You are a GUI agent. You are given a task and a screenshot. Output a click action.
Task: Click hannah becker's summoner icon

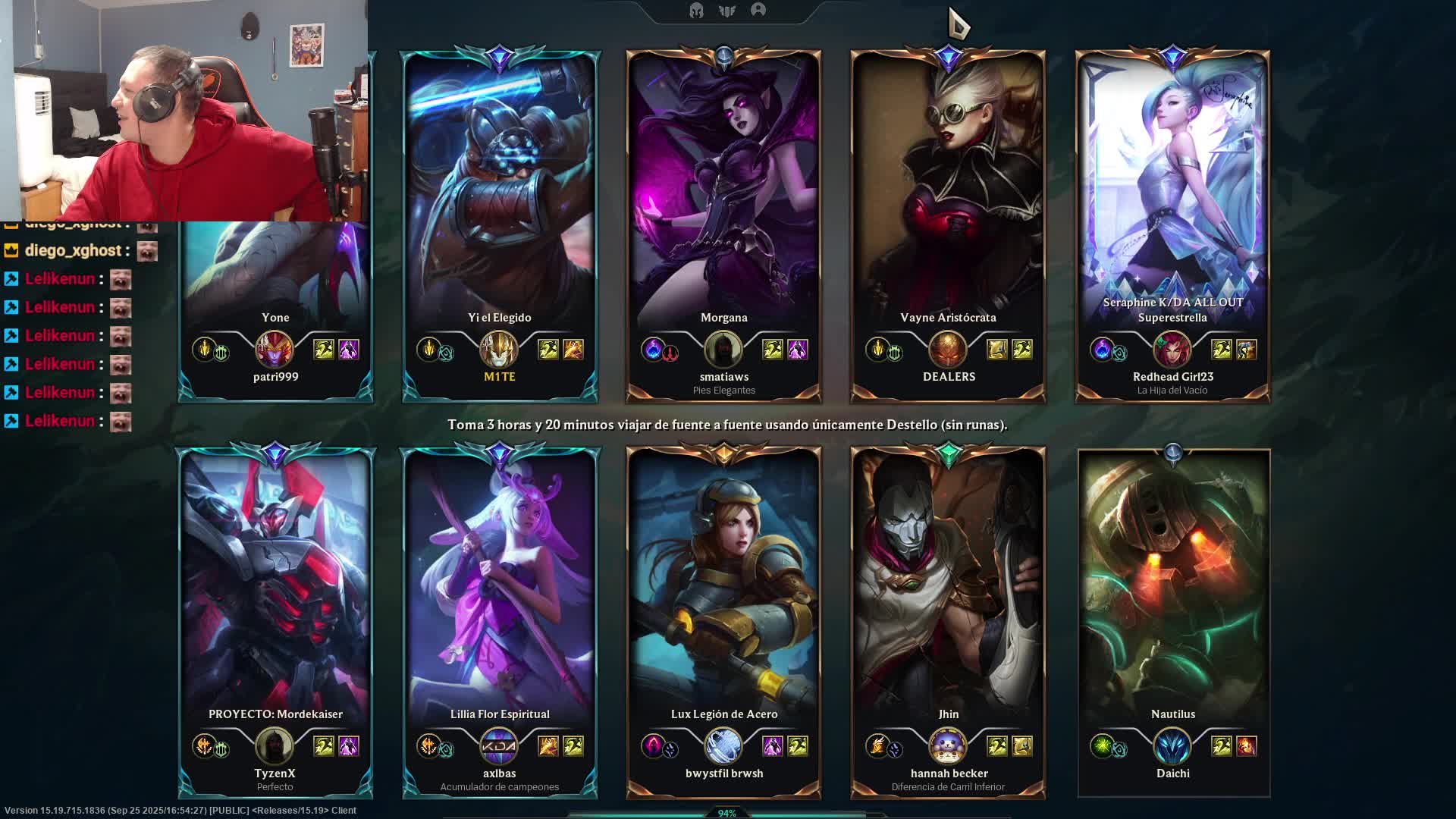point(948,746)
